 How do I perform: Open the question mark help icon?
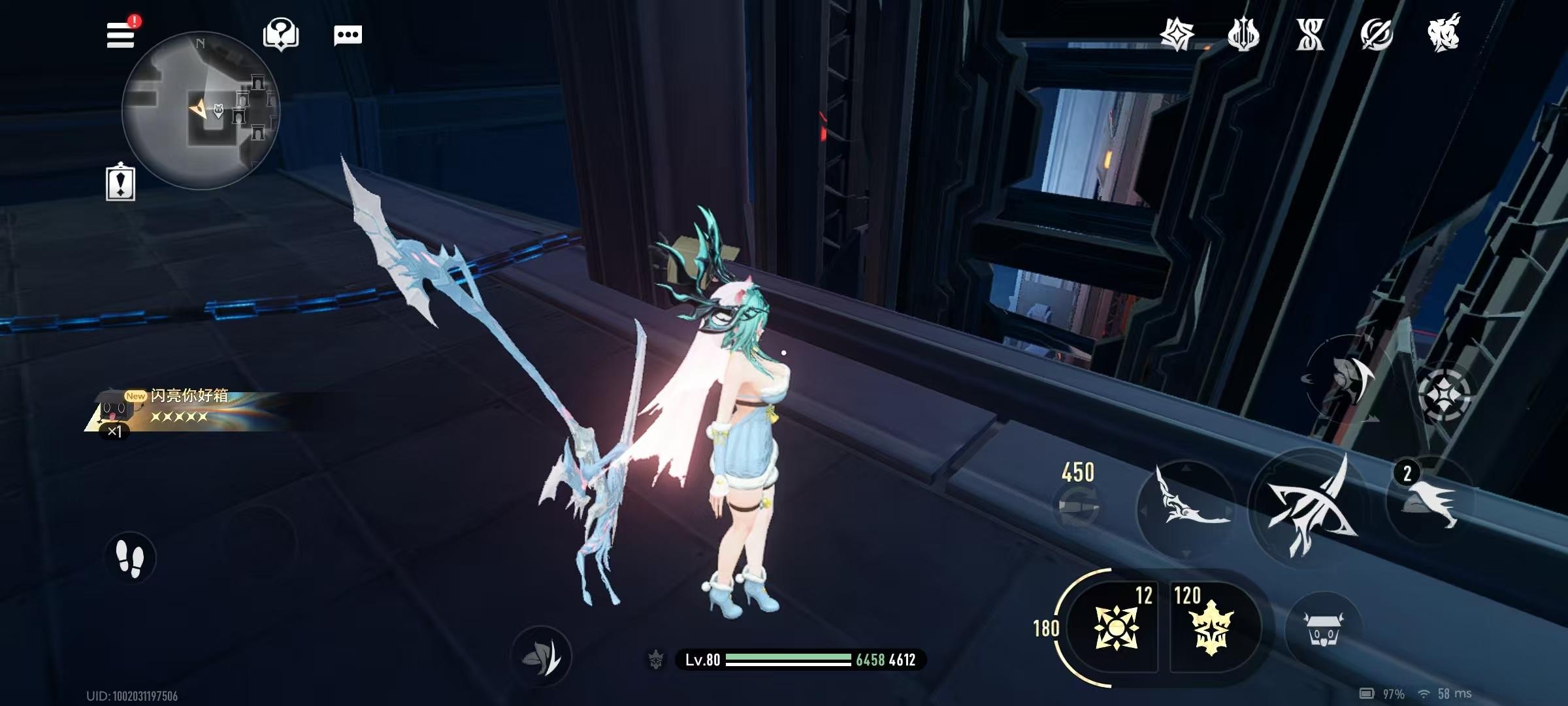pos(281,34)
